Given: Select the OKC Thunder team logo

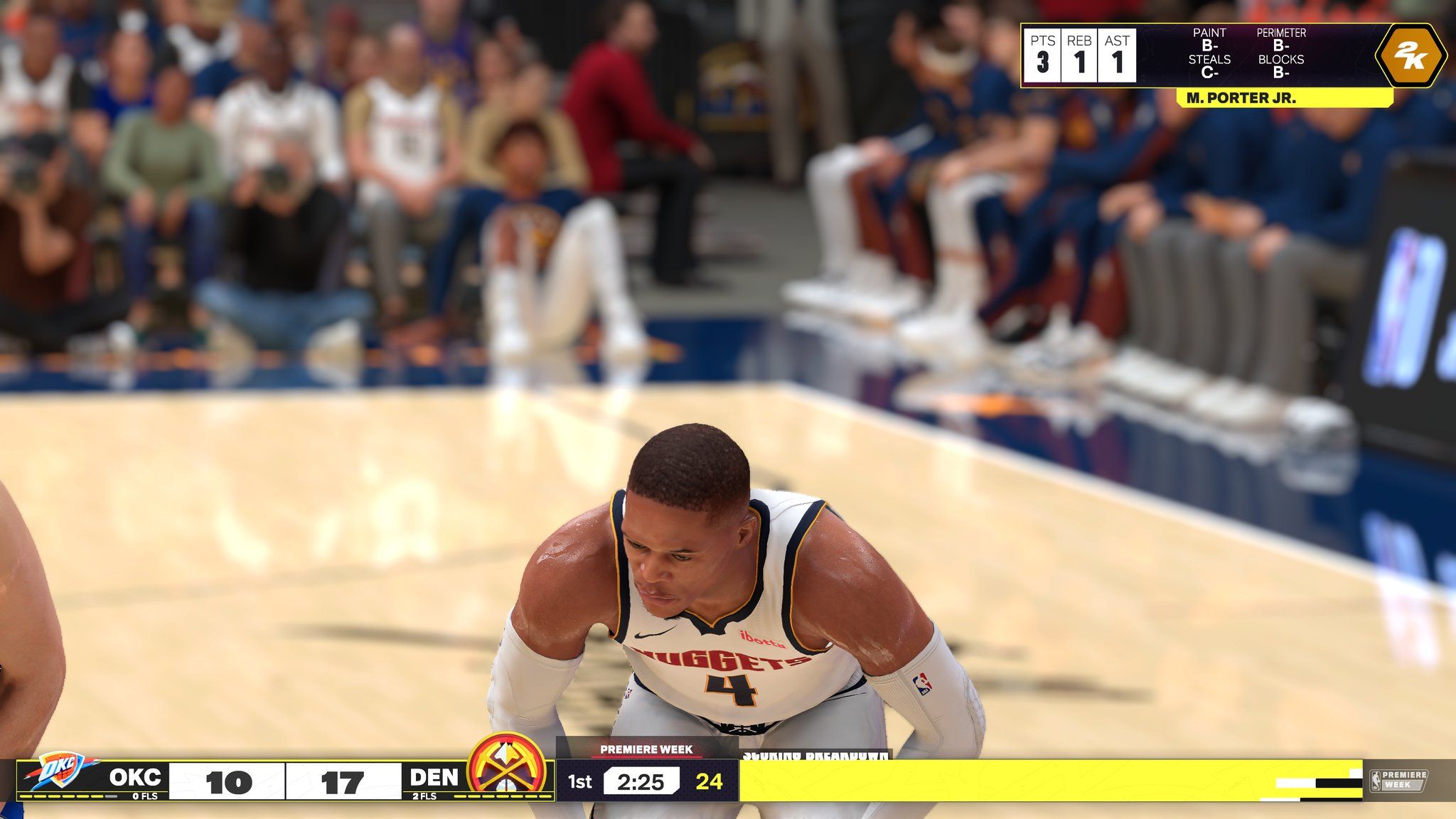Looking at the screenshot, I should coord(61,772).
